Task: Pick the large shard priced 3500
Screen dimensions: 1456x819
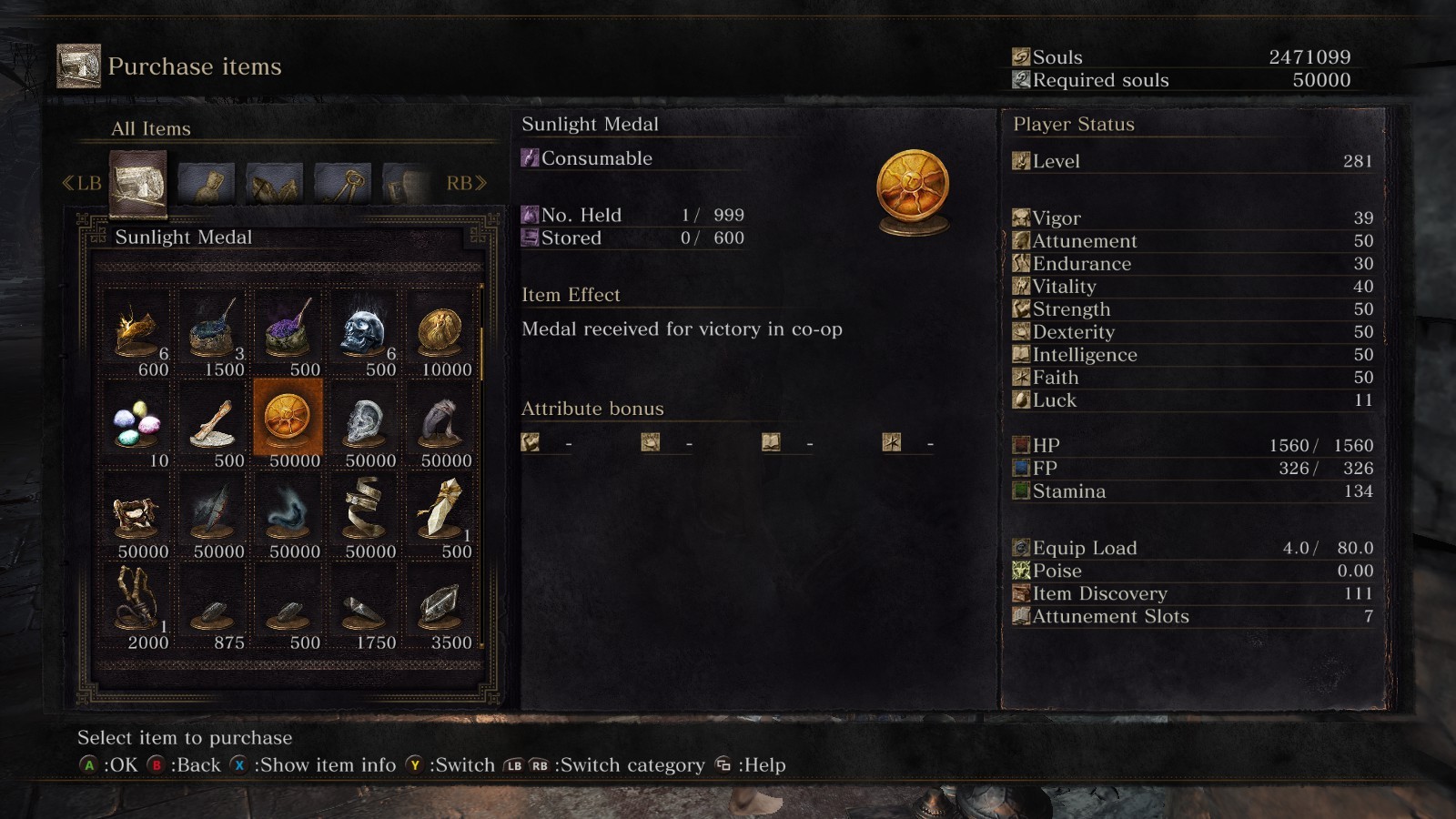Action: click(x=440, y=605)
